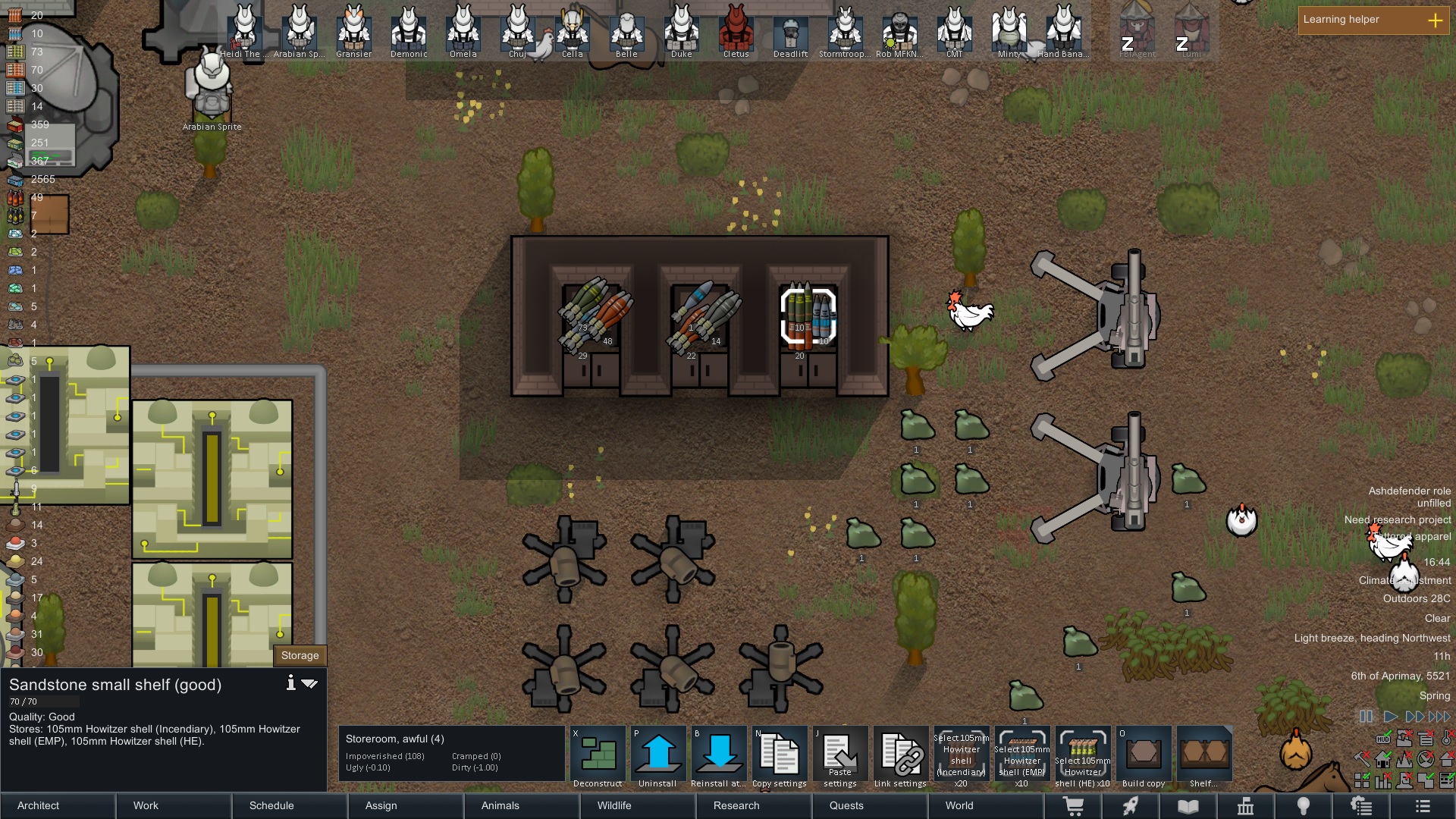Image resolution: width=1456 pixels, height=819 pixels.
Task: Open Link settings for the shelf
Action: pos(901,756)
